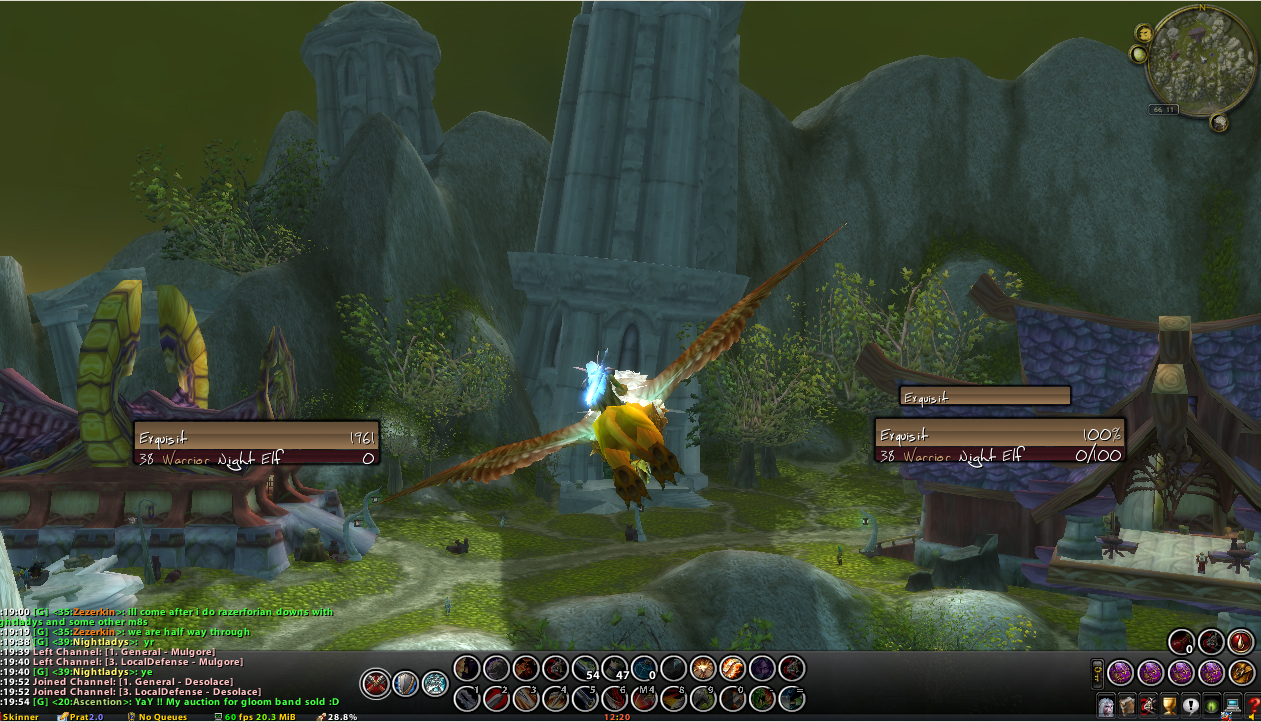Open the brown backpack bag

coord(1242,672)
